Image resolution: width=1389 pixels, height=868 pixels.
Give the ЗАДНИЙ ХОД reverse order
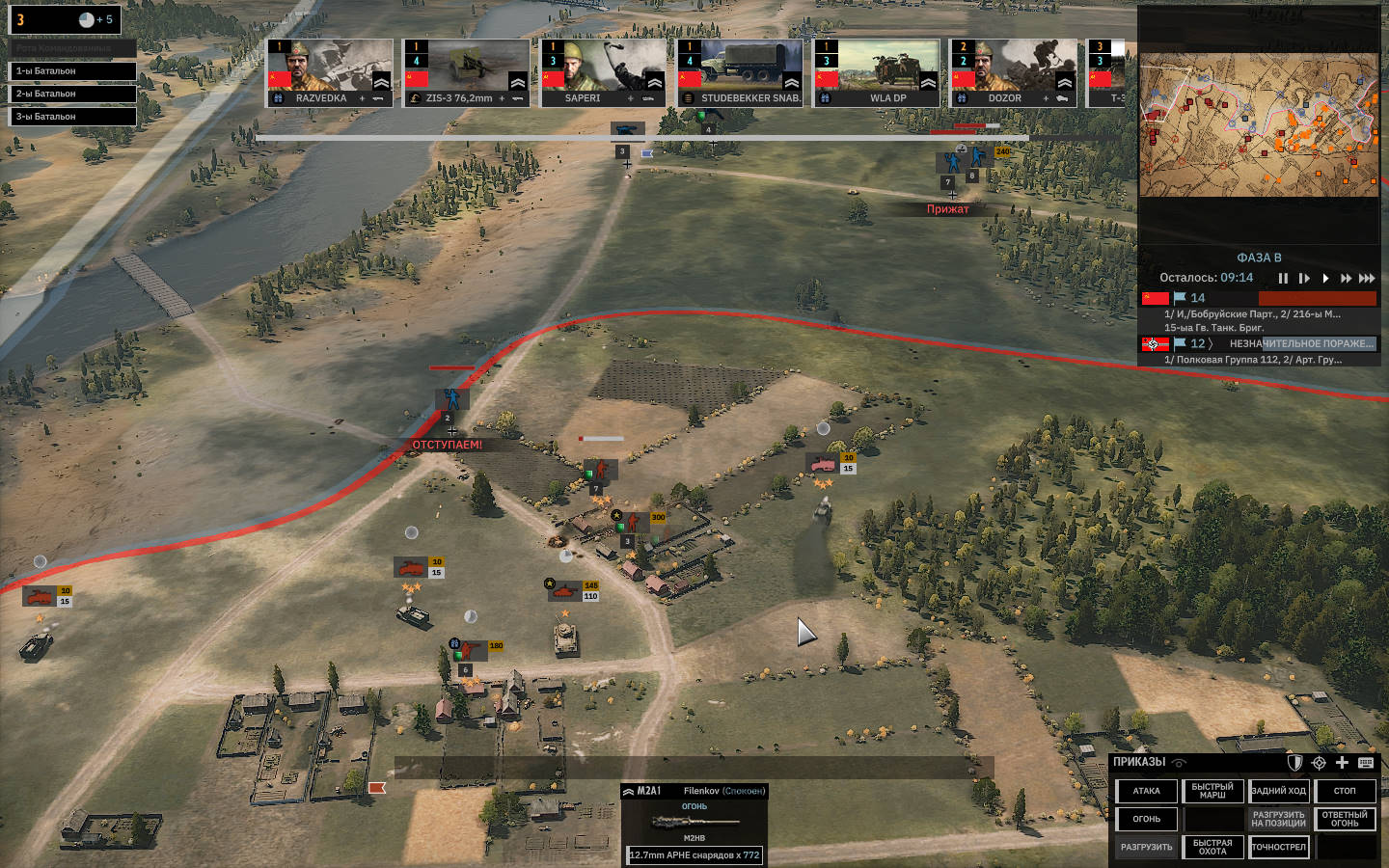click(x=1278, y=792)
